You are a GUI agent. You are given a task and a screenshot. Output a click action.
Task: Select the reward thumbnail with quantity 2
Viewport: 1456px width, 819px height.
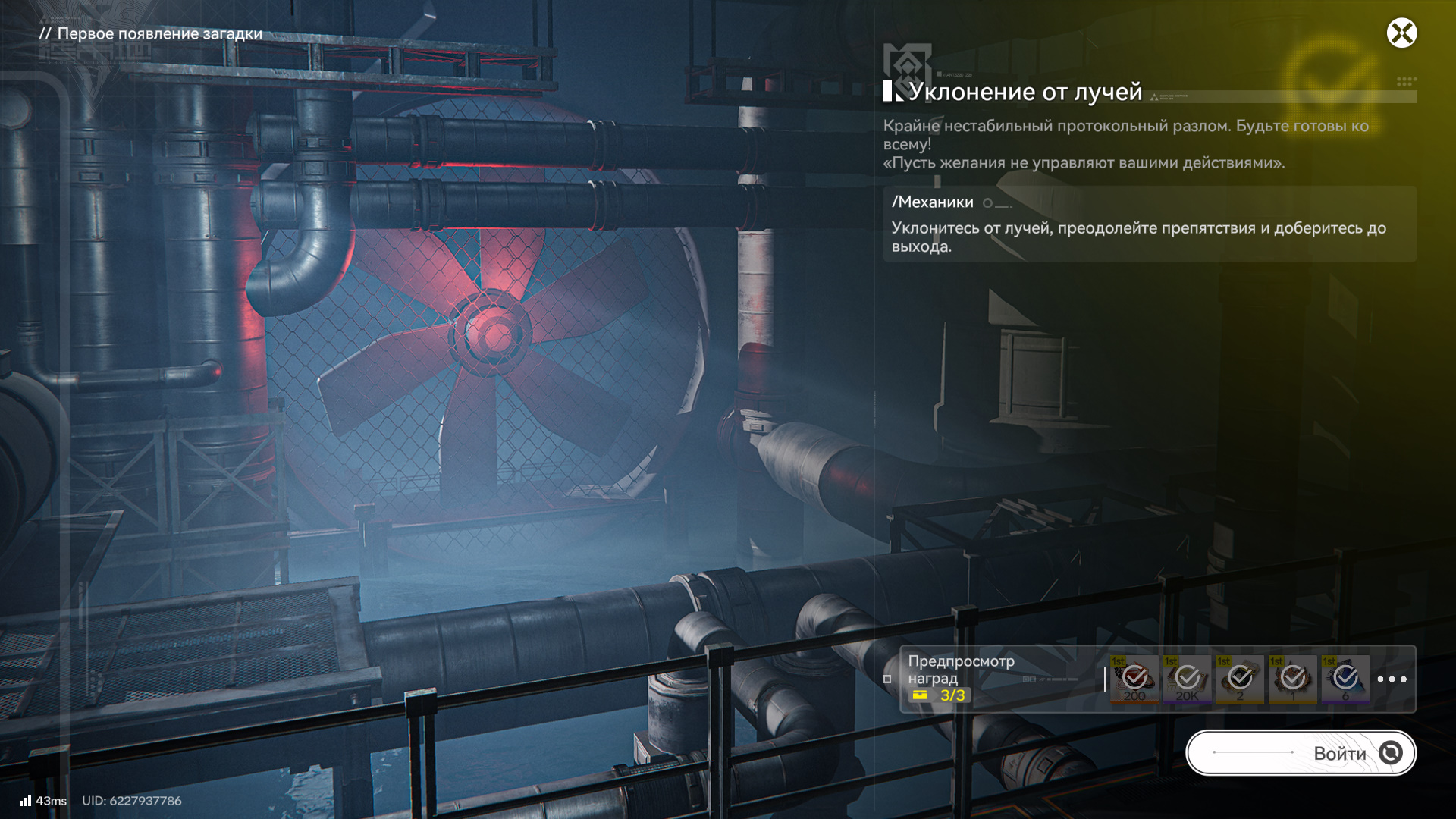click(1240, 679)
